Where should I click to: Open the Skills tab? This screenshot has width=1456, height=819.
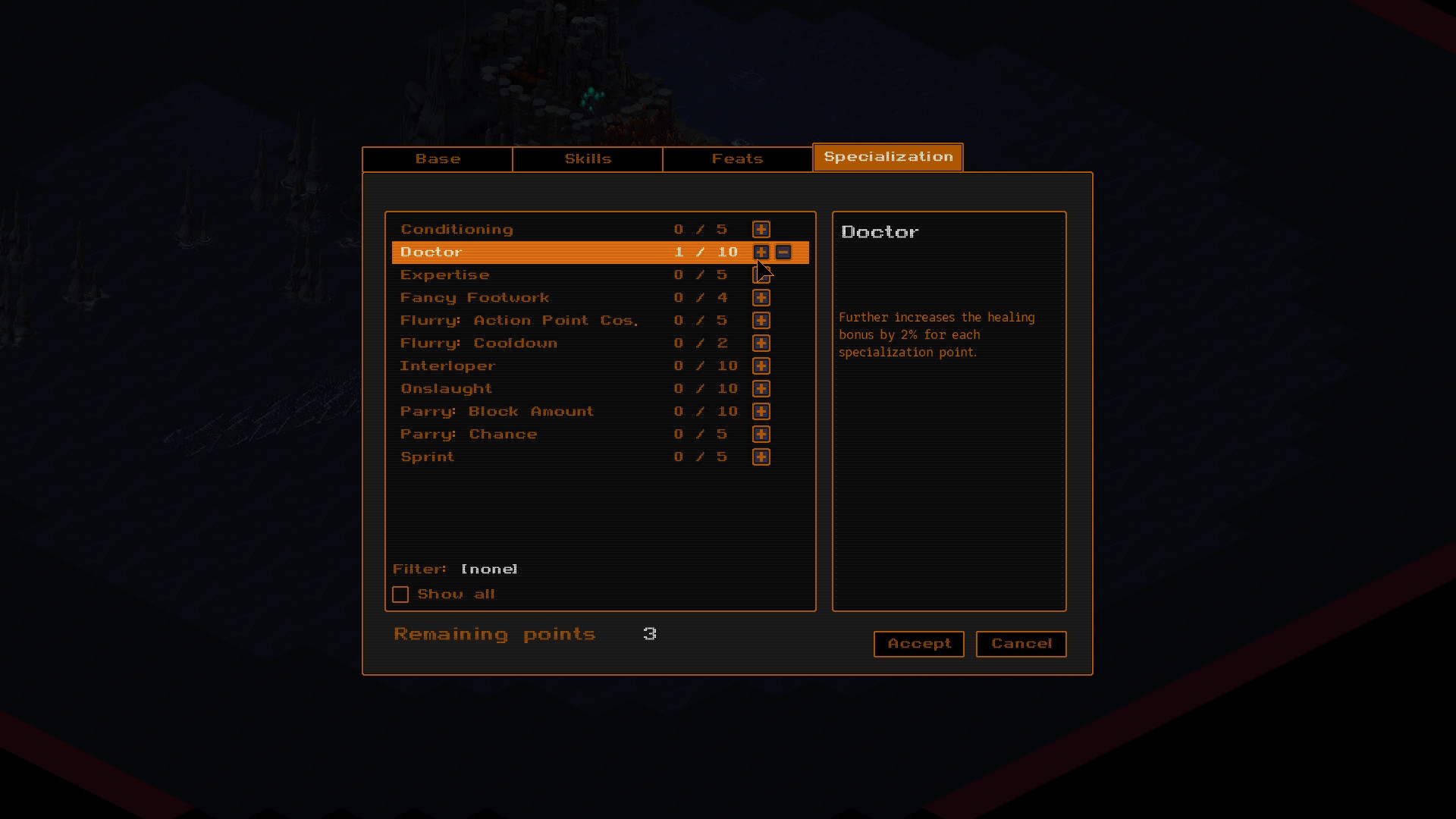coord(587,158)
